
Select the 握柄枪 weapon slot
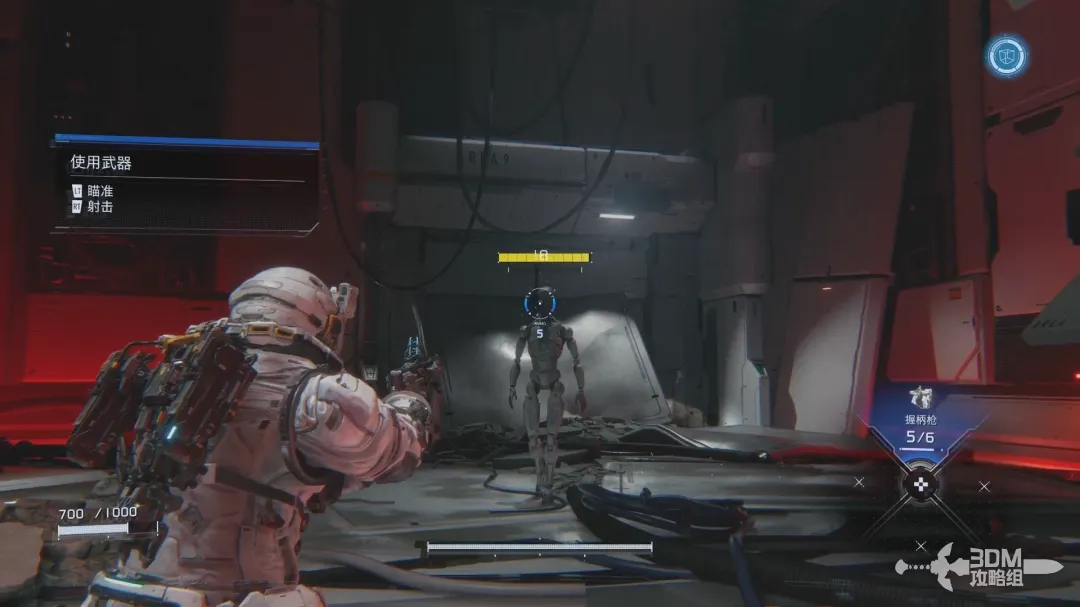[x=920, y=422]
